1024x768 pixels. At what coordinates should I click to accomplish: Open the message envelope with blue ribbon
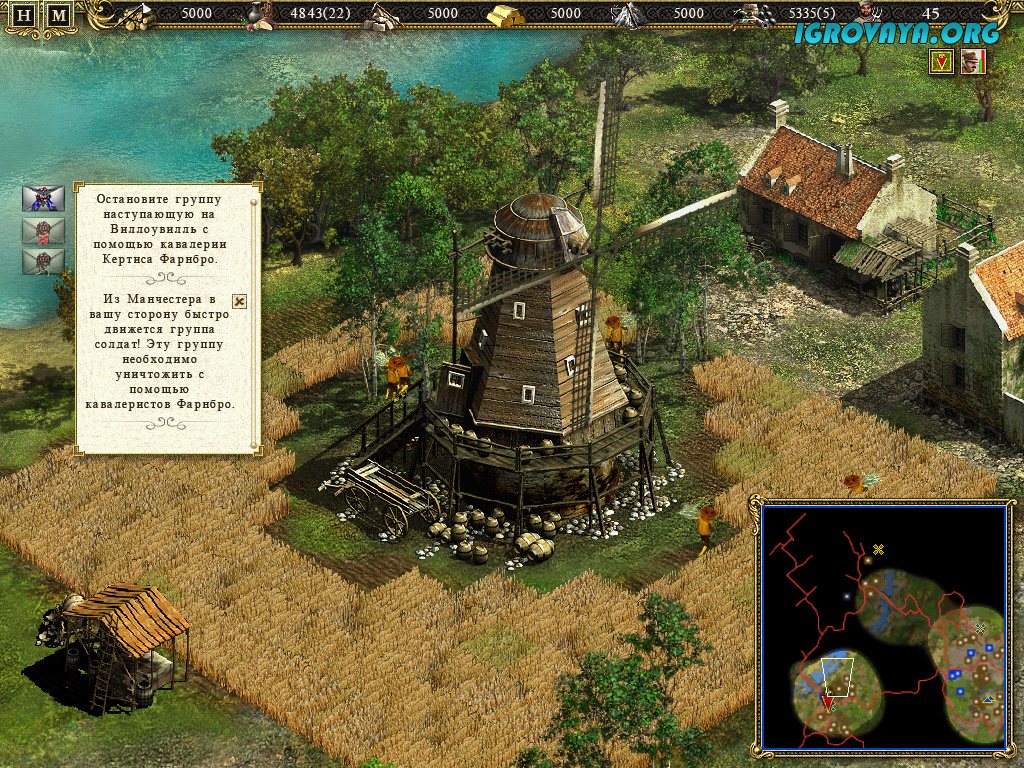(43, 198)
